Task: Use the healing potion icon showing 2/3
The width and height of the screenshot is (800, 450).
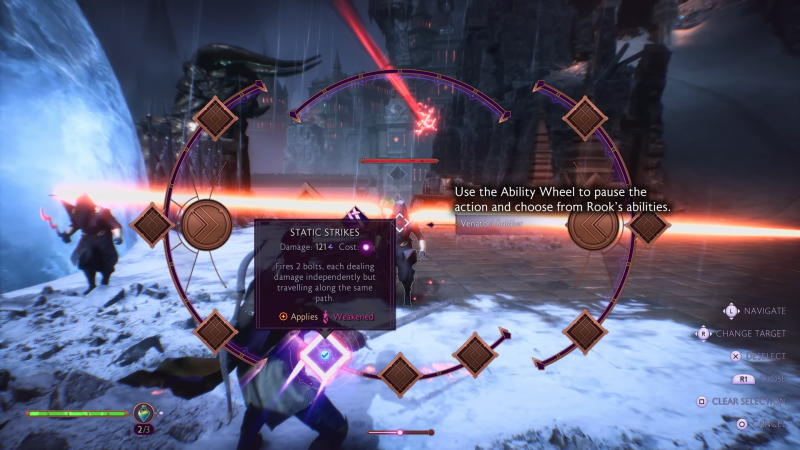Action: 144,413
